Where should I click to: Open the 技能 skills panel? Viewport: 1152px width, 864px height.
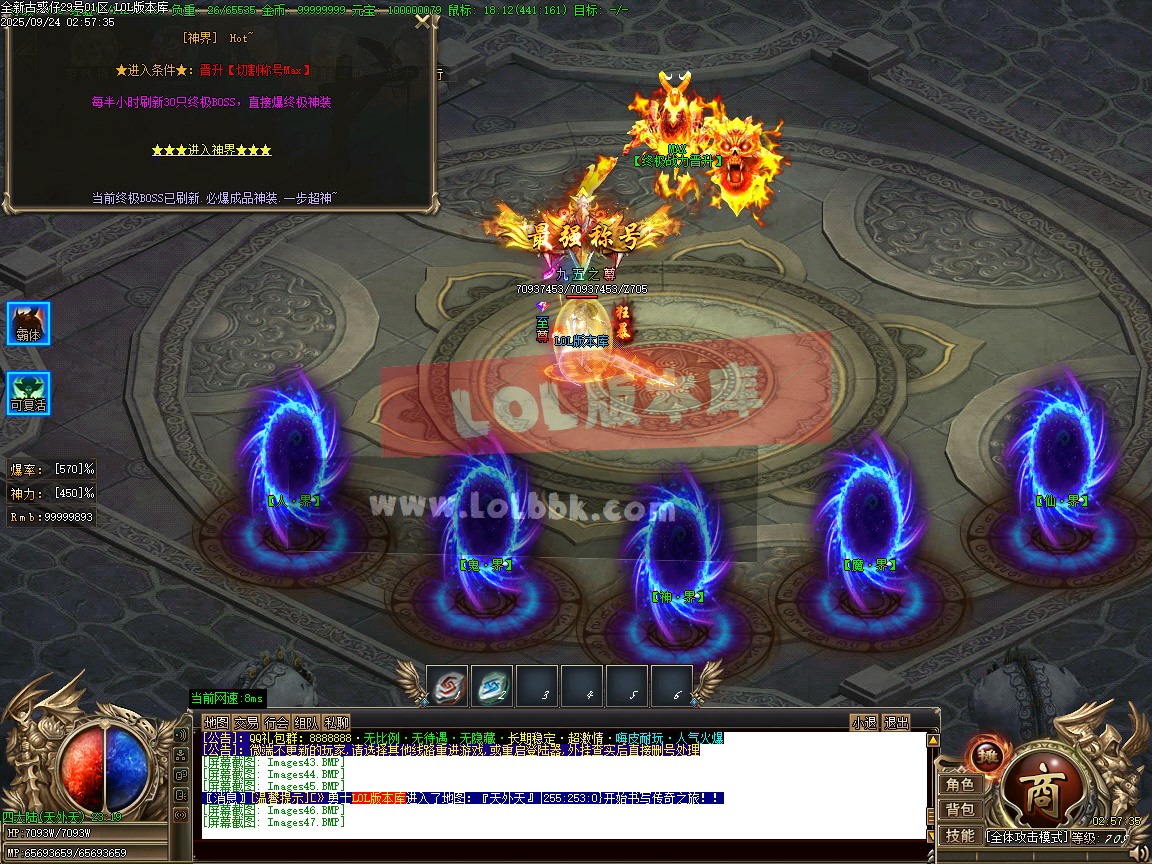(x=960, y=836)
